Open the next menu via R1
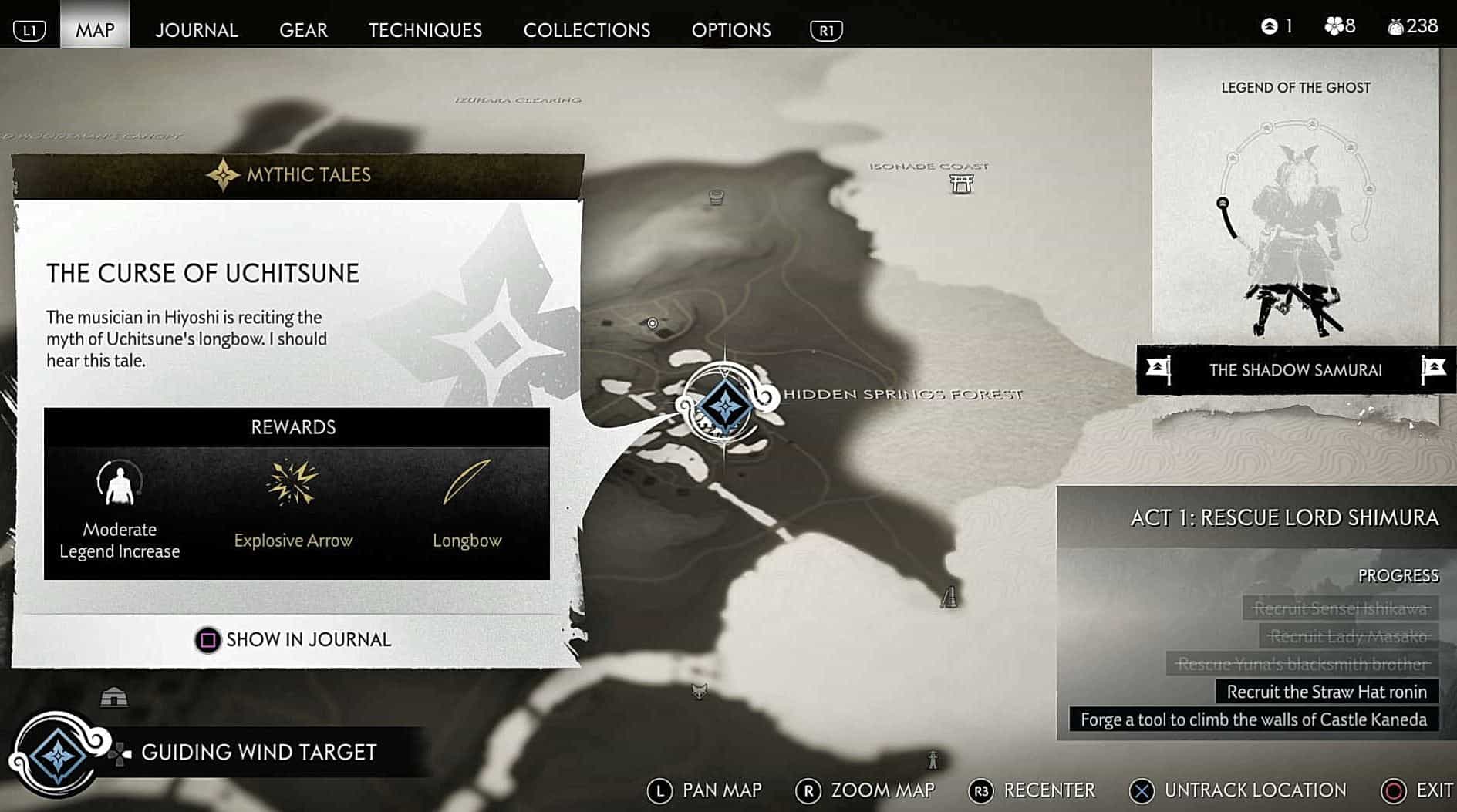Image resolution: width=1457 pixels, height=812 pixels. click(825, 31)
